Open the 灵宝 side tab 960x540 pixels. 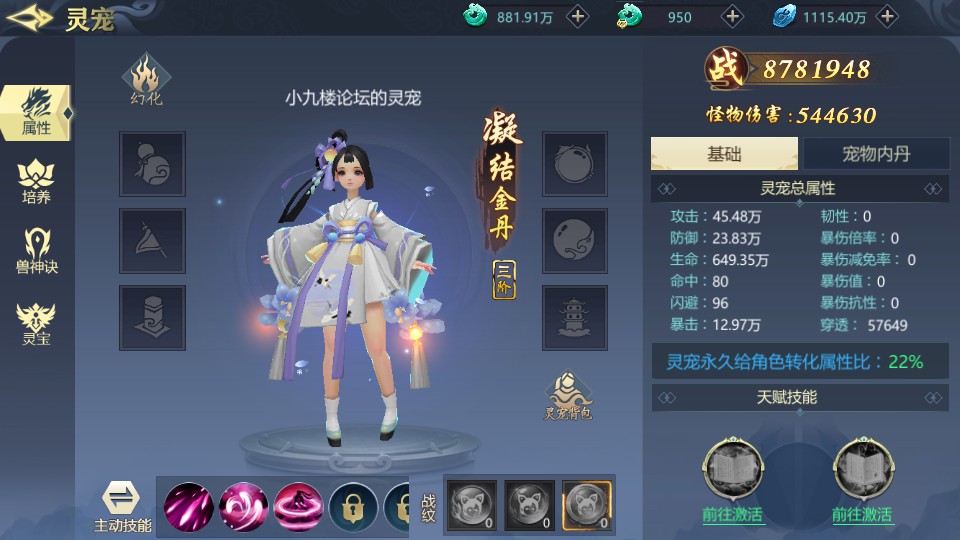36,323
